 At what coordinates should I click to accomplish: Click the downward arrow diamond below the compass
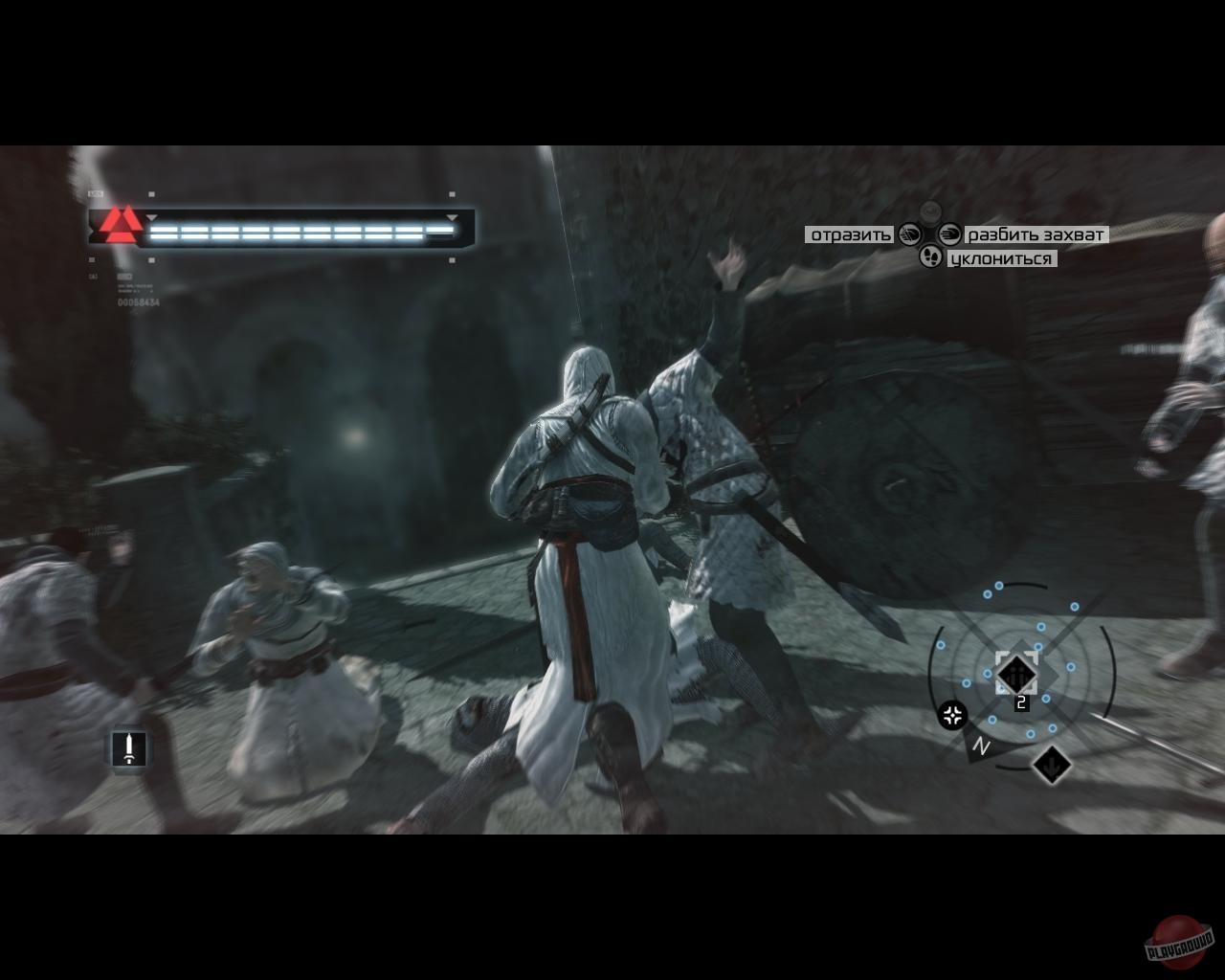(x=1050, y=765)
